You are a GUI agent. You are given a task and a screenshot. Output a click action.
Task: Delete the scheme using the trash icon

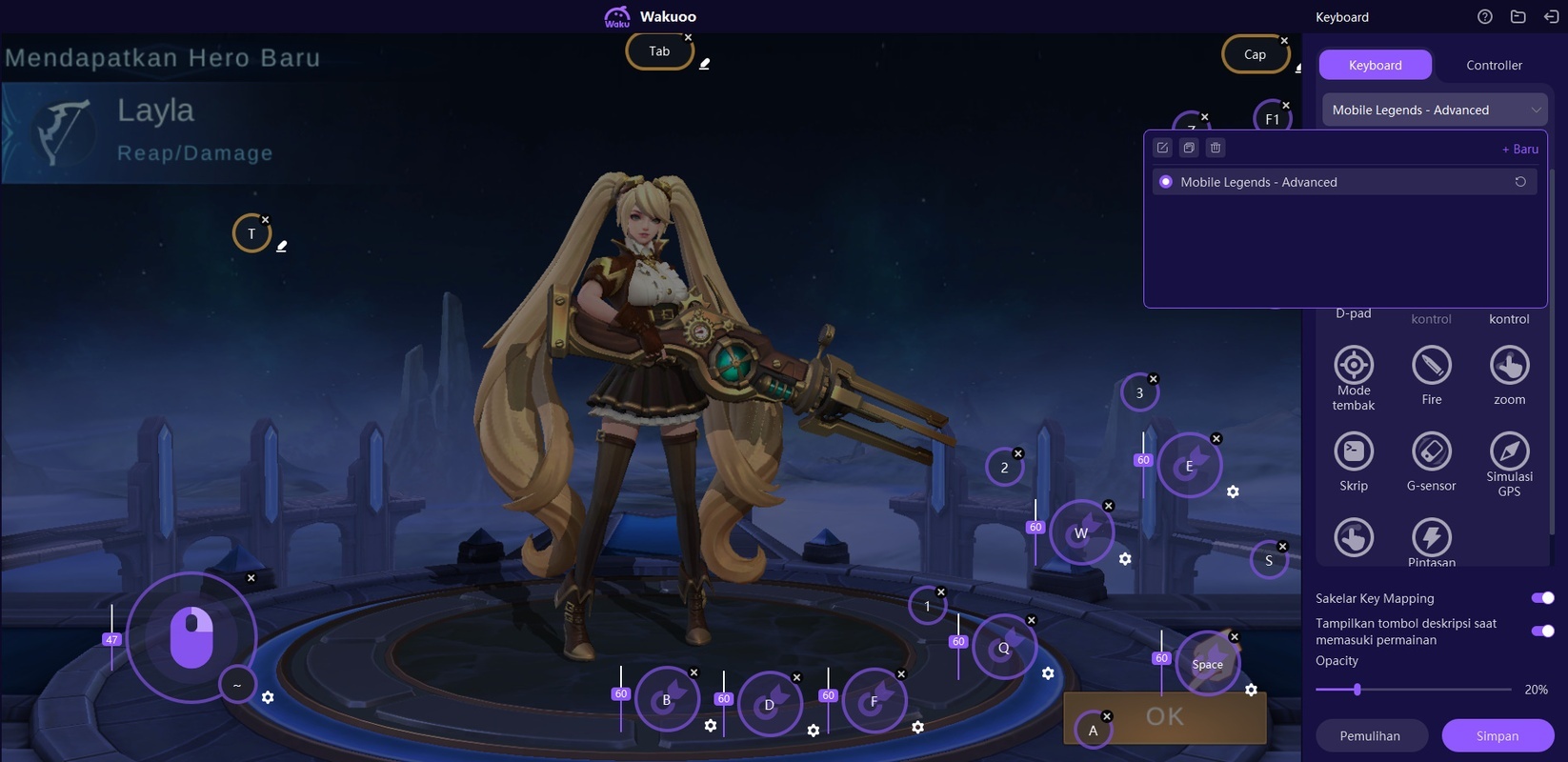[x=1216, y=148]
